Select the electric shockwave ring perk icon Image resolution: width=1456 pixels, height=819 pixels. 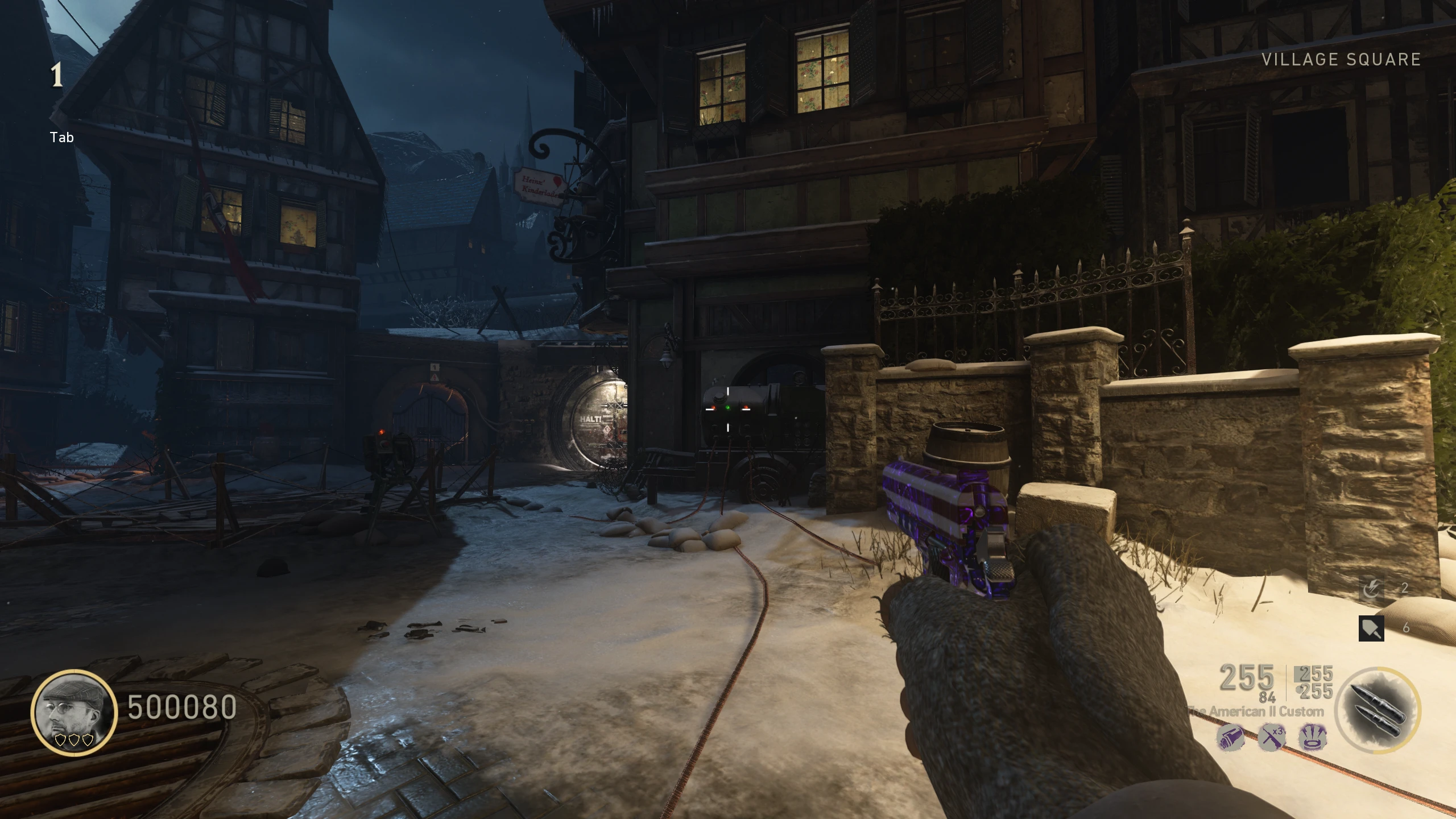coord(1313,738)
